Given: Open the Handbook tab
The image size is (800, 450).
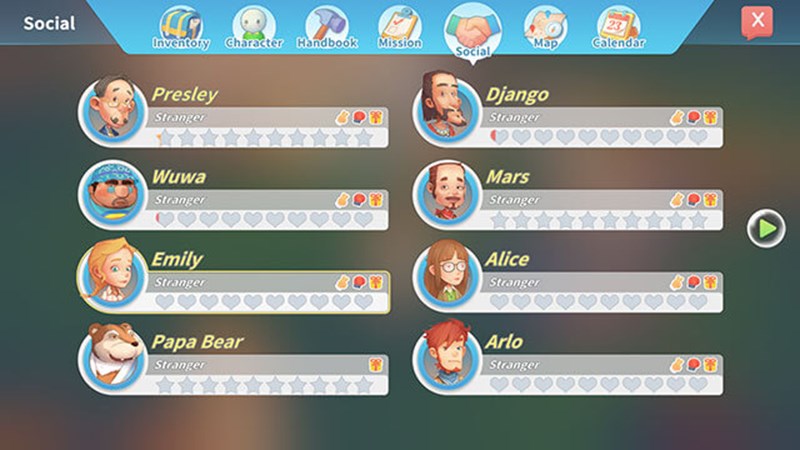Looking at the screenshot, I should point(326,28).
